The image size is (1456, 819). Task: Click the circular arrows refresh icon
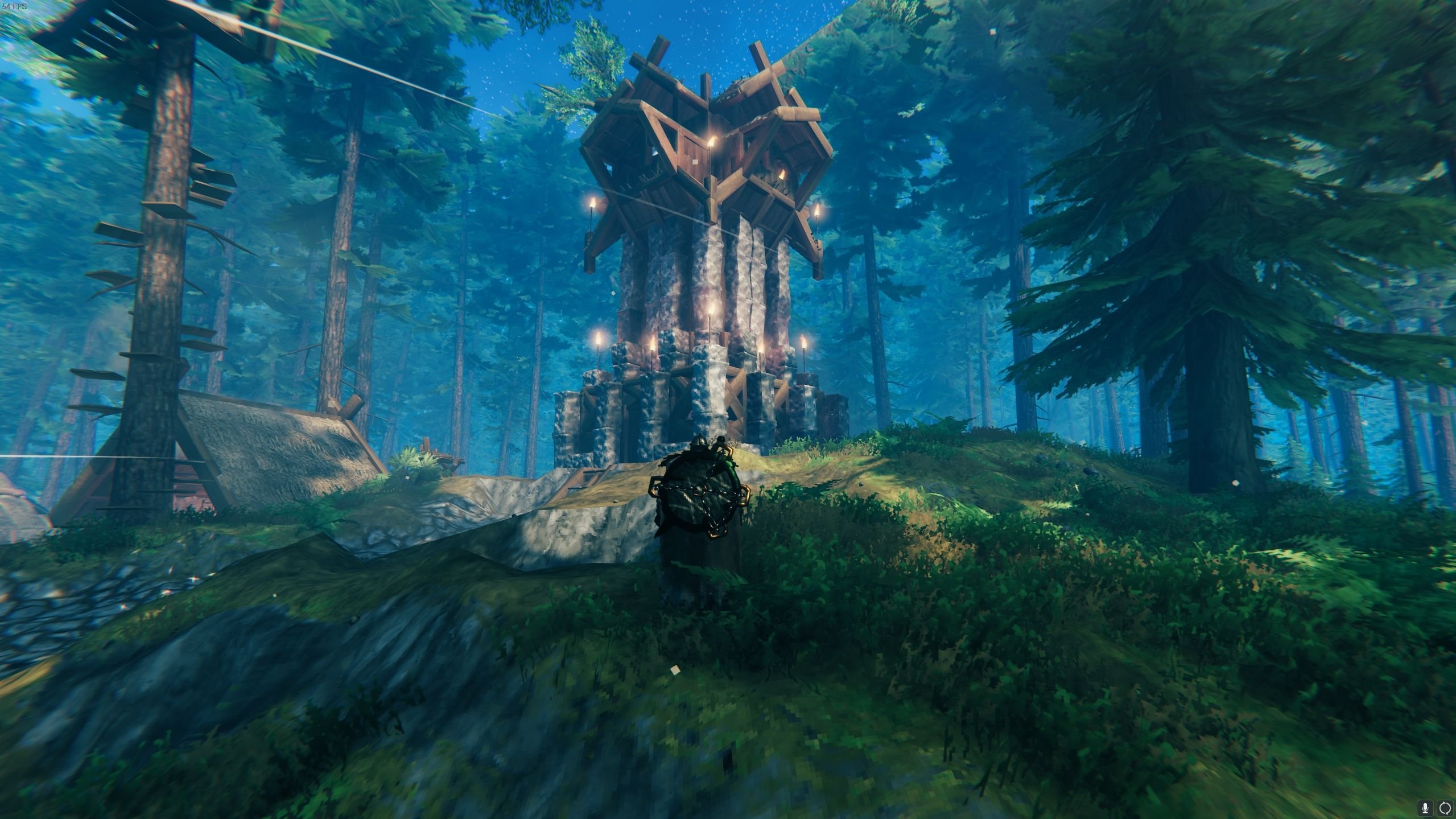tap(1445, 807)
